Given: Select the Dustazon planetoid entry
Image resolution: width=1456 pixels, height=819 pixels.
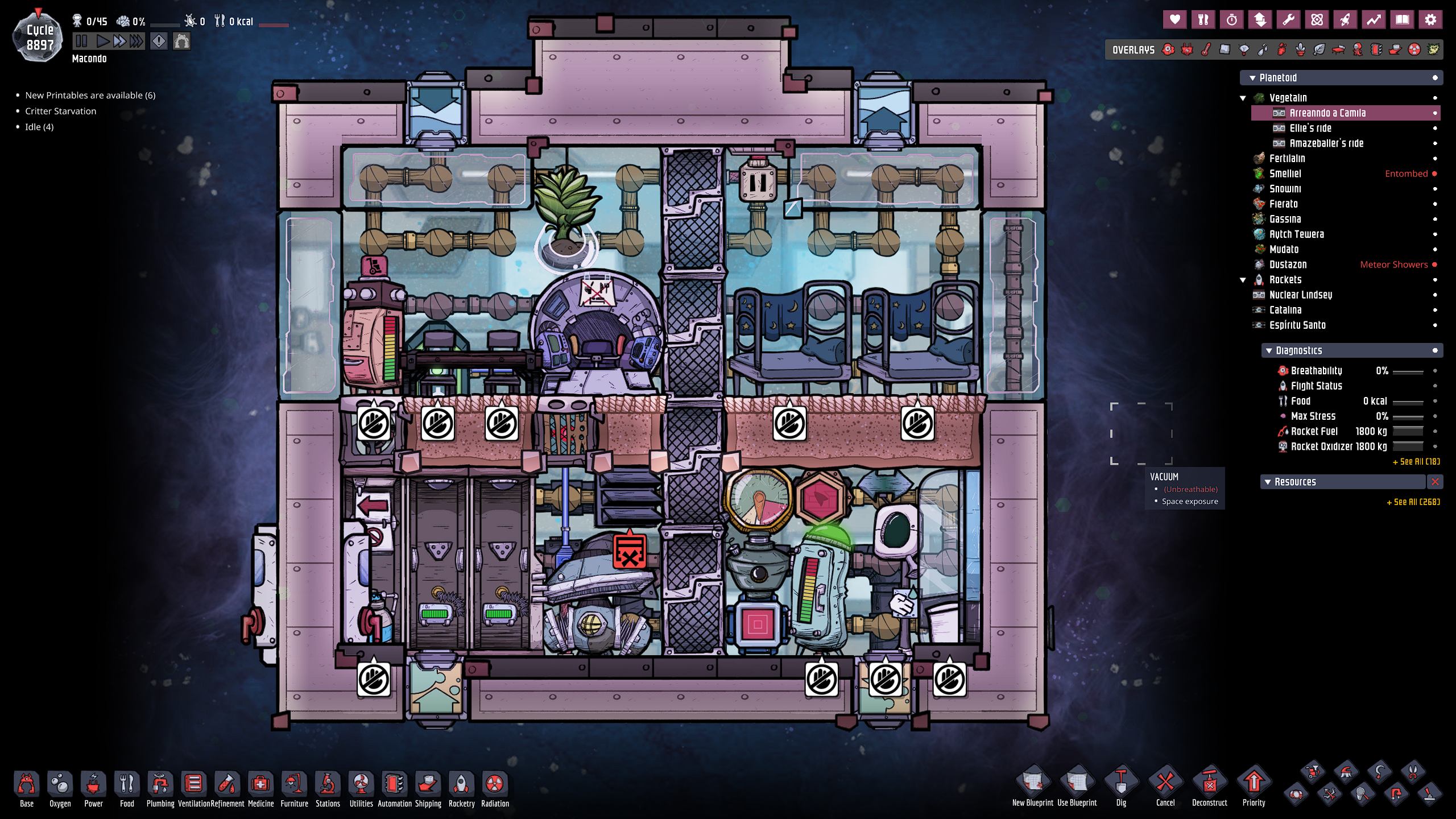Looking at the screenshot, I should [1288, 264].
